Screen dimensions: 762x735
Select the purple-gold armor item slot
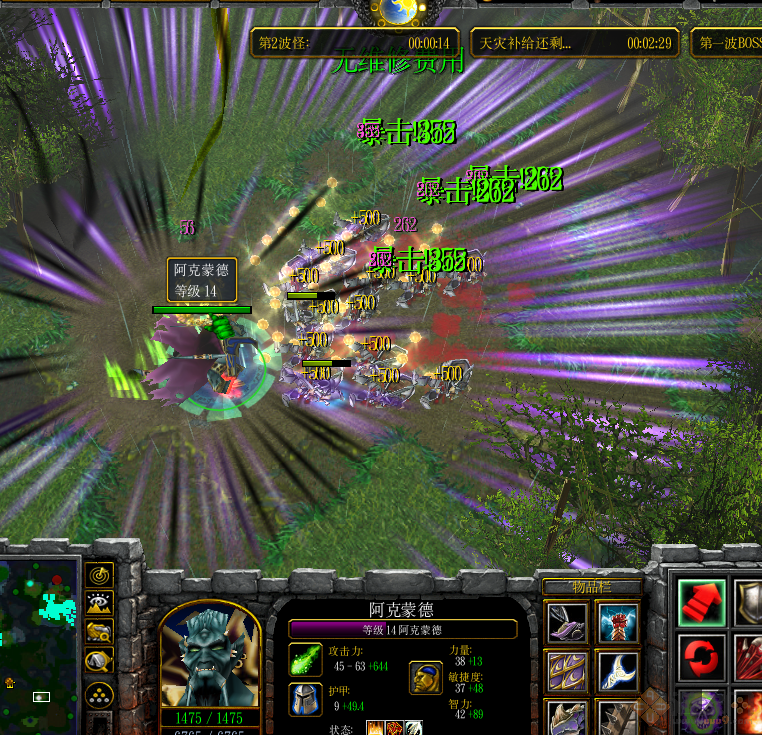[567, 671]
